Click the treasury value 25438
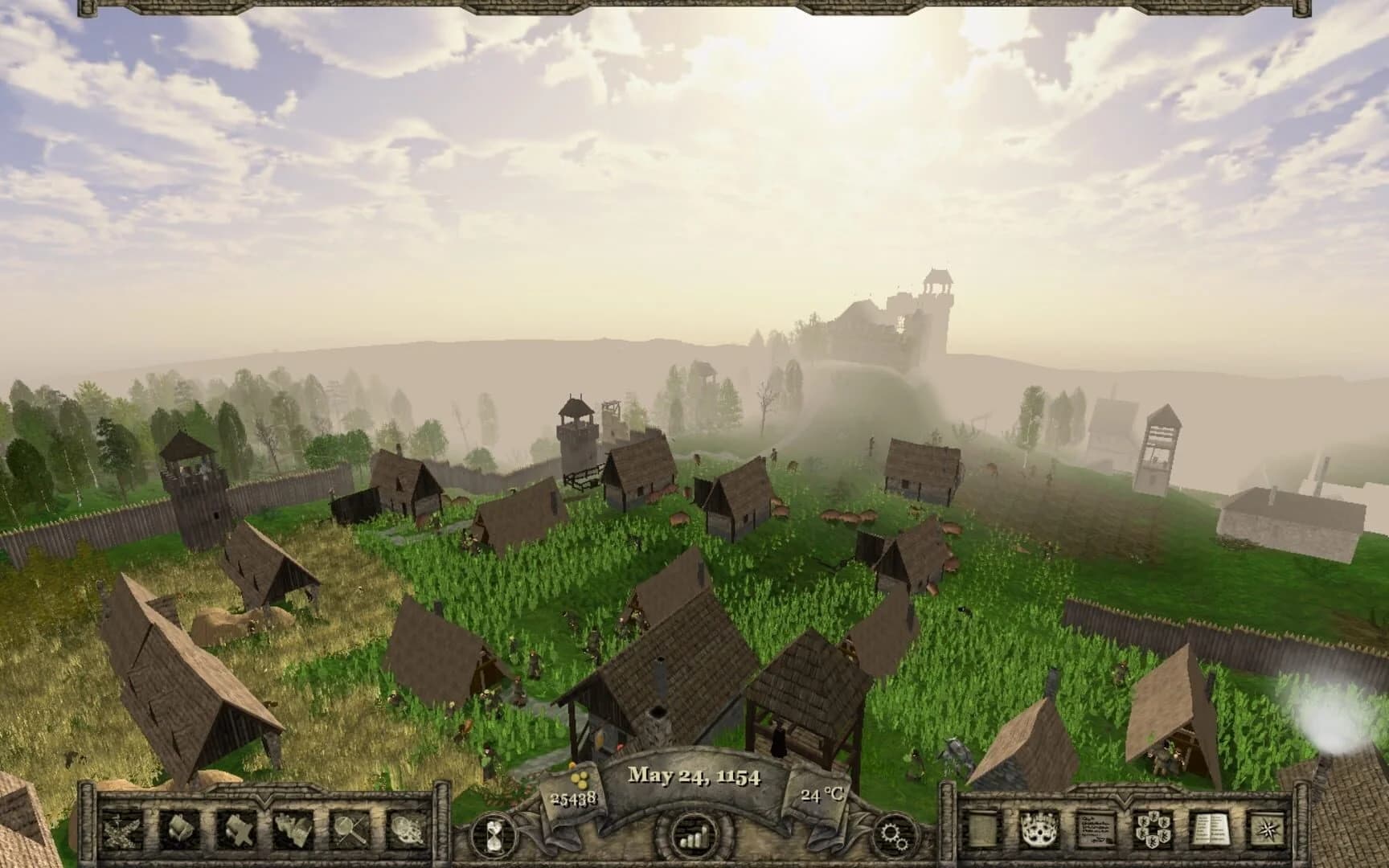The width and height of the screenshot is (1389, 868). [573, 800]
